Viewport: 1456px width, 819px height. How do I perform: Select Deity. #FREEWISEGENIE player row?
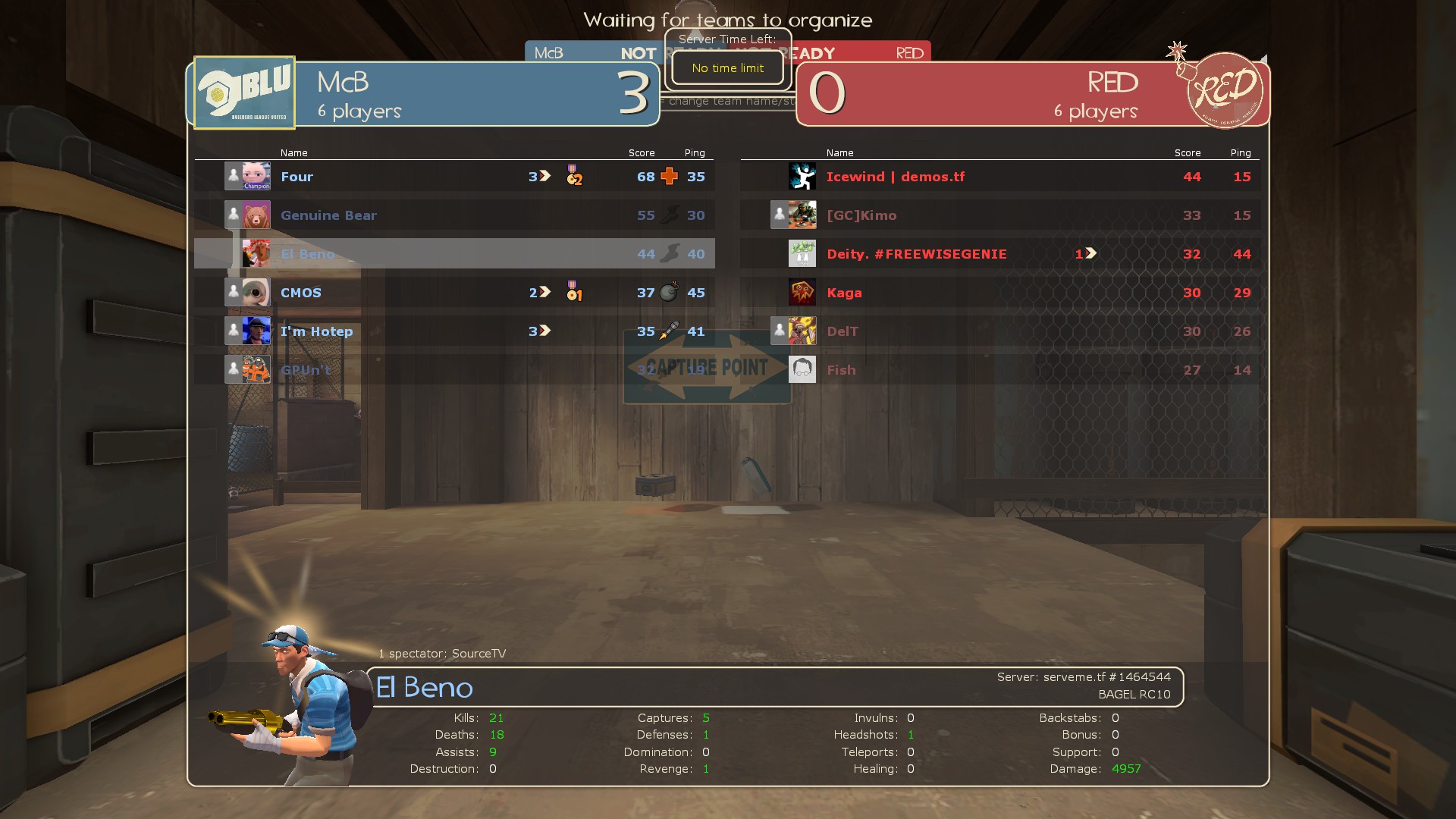point(916,254)
